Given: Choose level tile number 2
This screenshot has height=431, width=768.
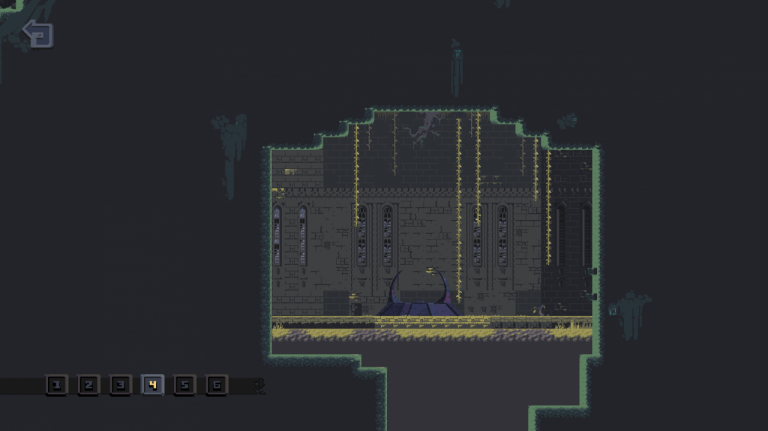Looking at the screenshot, I should (x=88, y=384).
